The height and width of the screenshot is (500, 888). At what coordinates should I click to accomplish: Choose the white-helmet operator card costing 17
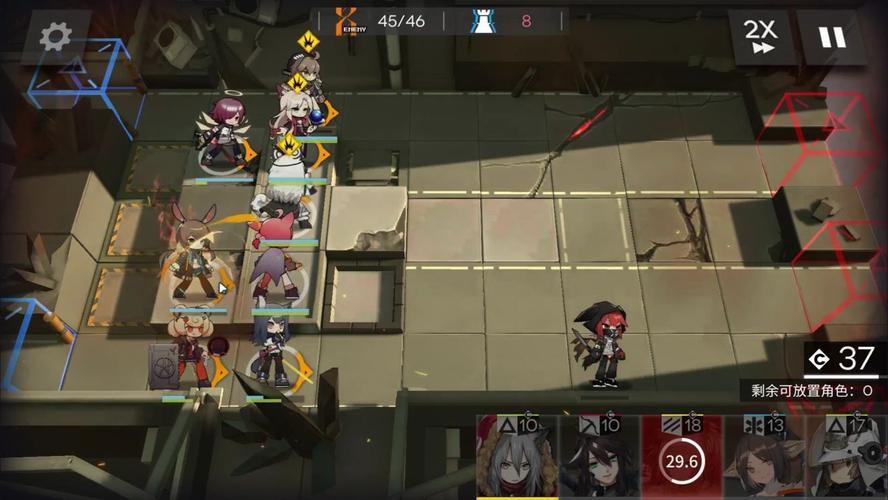[844, 459]
